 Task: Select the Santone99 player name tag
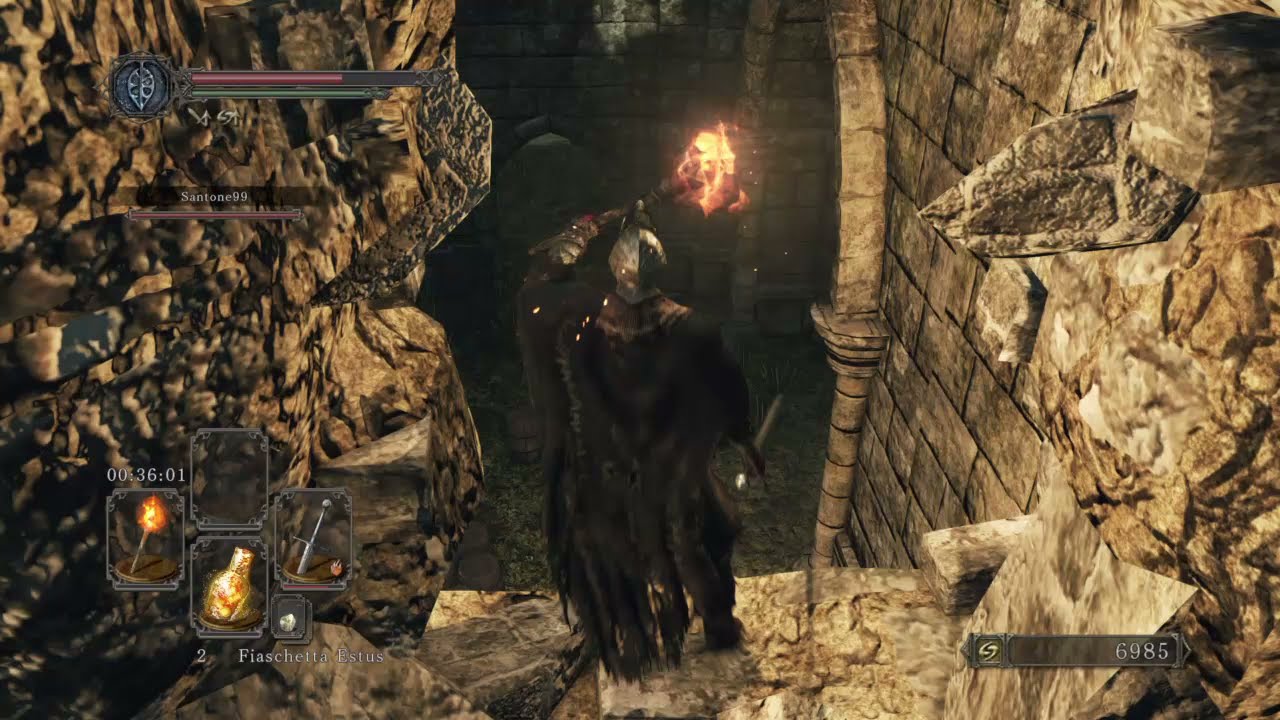[x=214, y=197]
